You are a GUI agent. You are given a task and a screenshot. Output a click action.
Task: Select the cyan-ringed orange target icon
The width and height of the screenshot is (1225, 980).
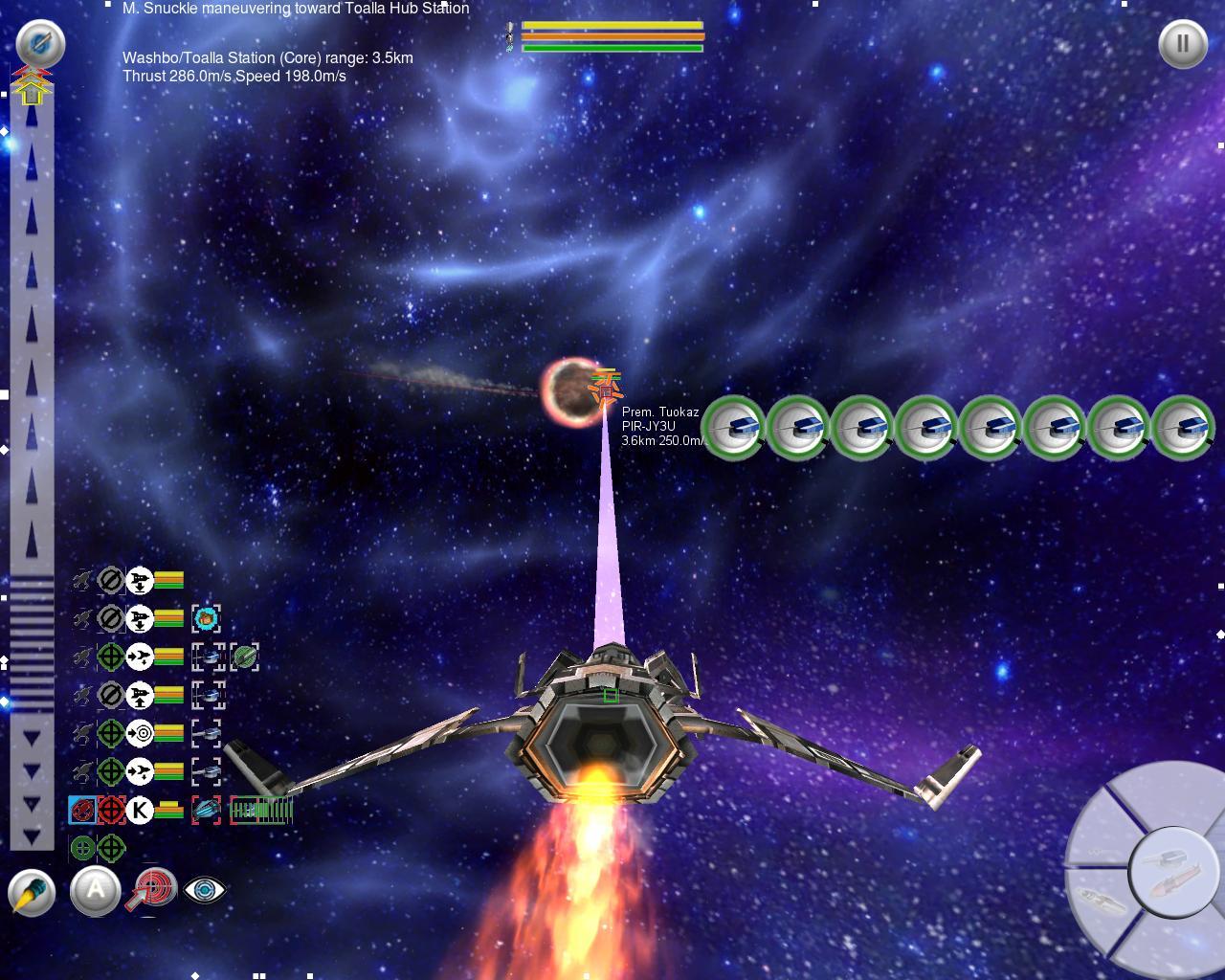click(x=206, y=619)
